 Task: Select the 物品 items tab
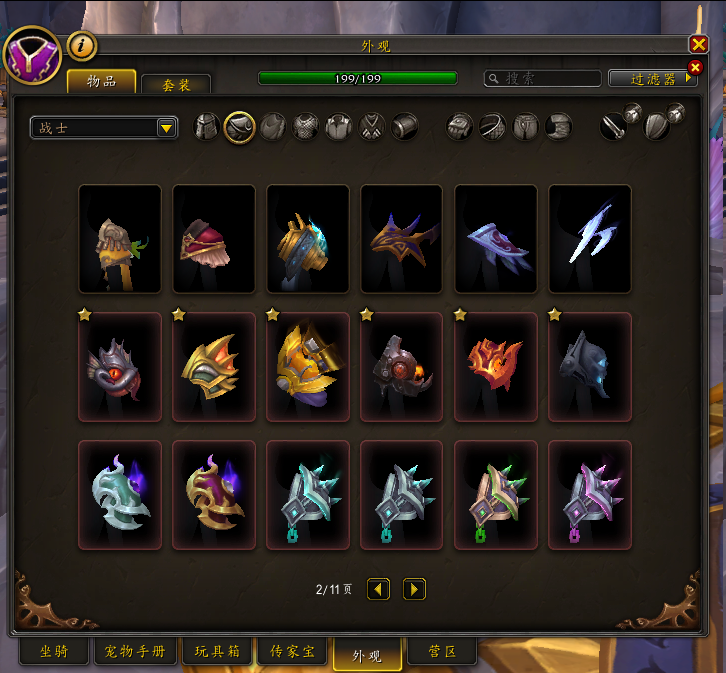point(101,82)
